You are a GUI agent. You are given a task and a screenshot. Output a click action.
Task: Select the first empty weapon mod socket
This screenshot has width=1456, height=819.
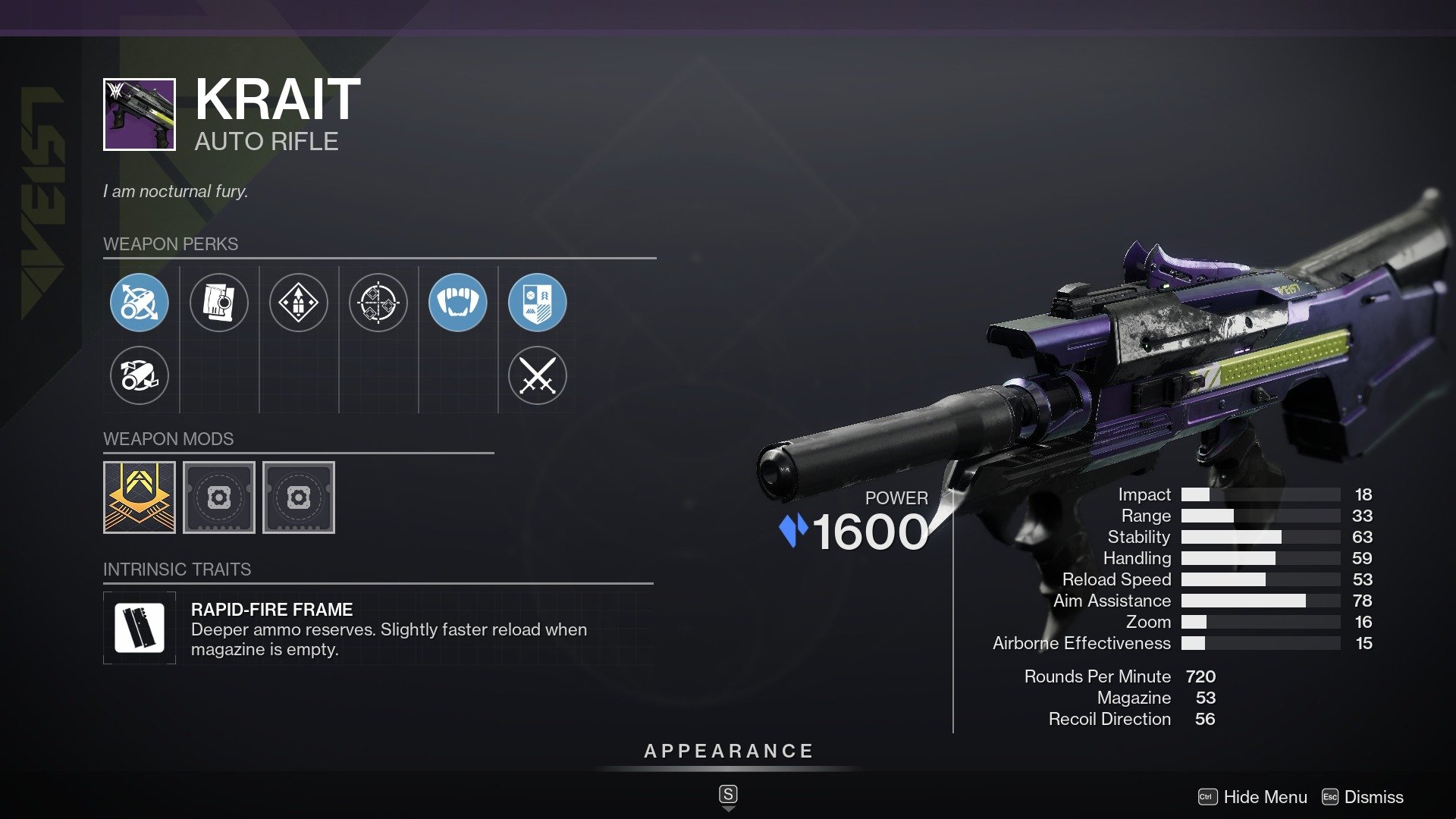[219, 497]
